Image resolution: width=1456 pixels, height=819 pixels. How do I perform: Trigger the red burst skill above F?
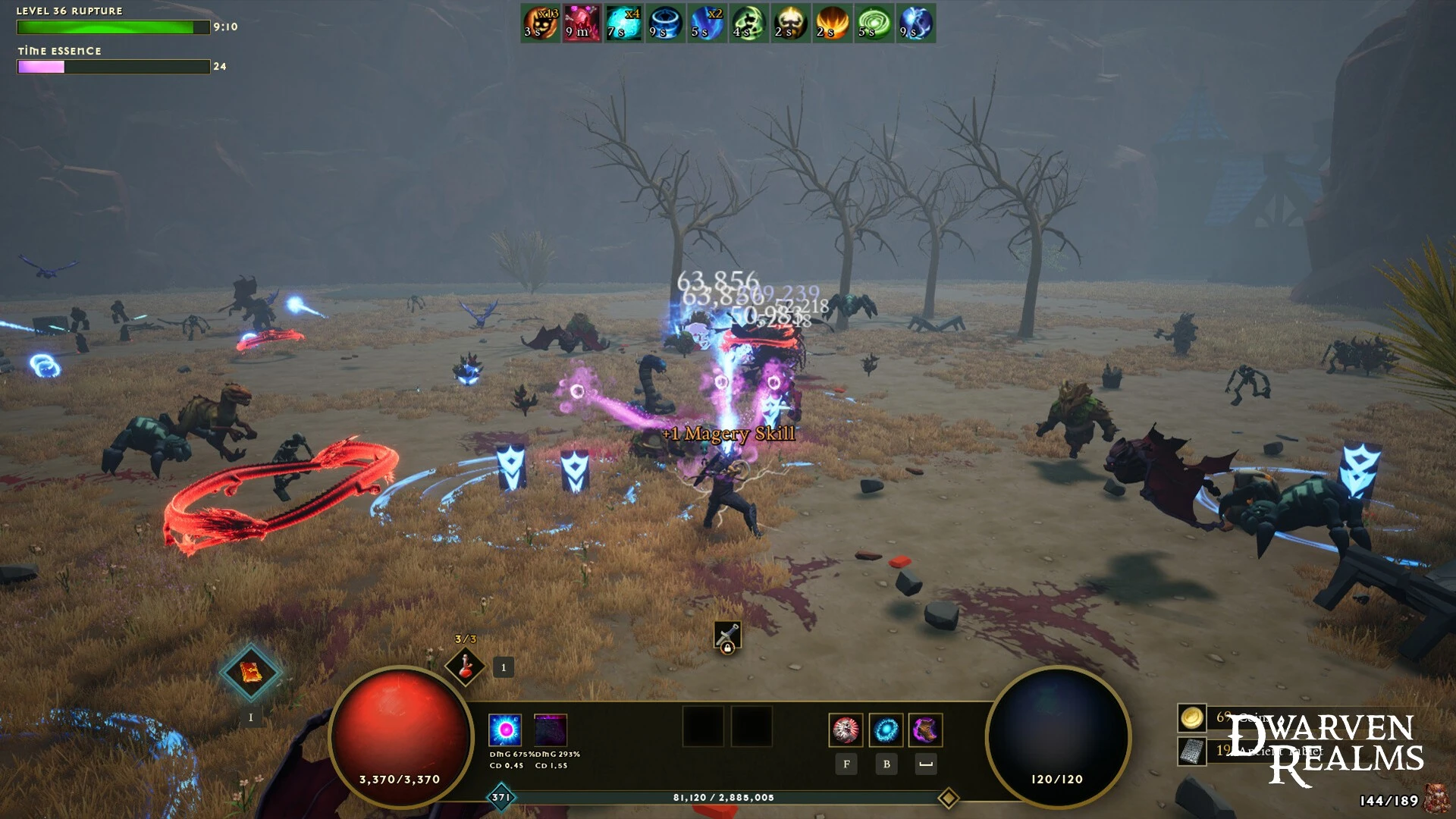pyautogui.click(x=846, y=730)
